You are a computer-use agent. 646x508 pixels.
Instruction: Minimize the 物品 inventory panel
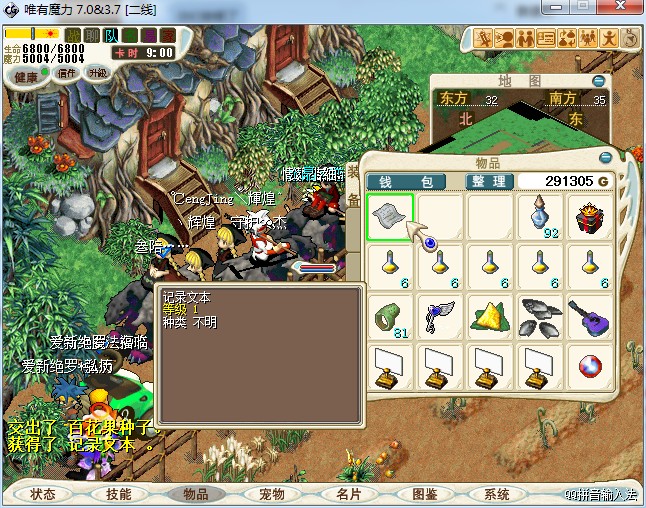pos(604,158)
